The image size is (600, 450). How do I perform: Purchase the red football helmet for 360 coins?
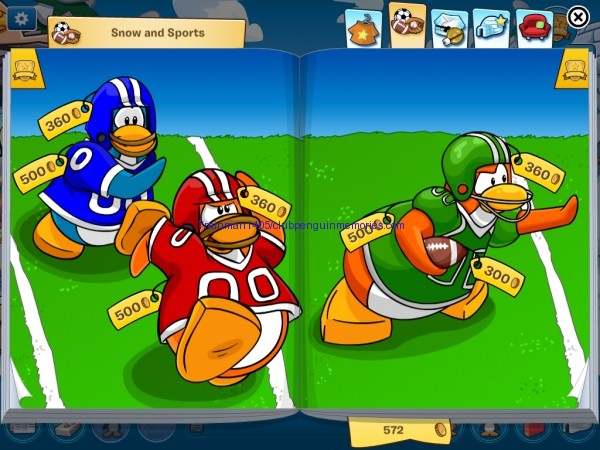(x=265, y=204)
